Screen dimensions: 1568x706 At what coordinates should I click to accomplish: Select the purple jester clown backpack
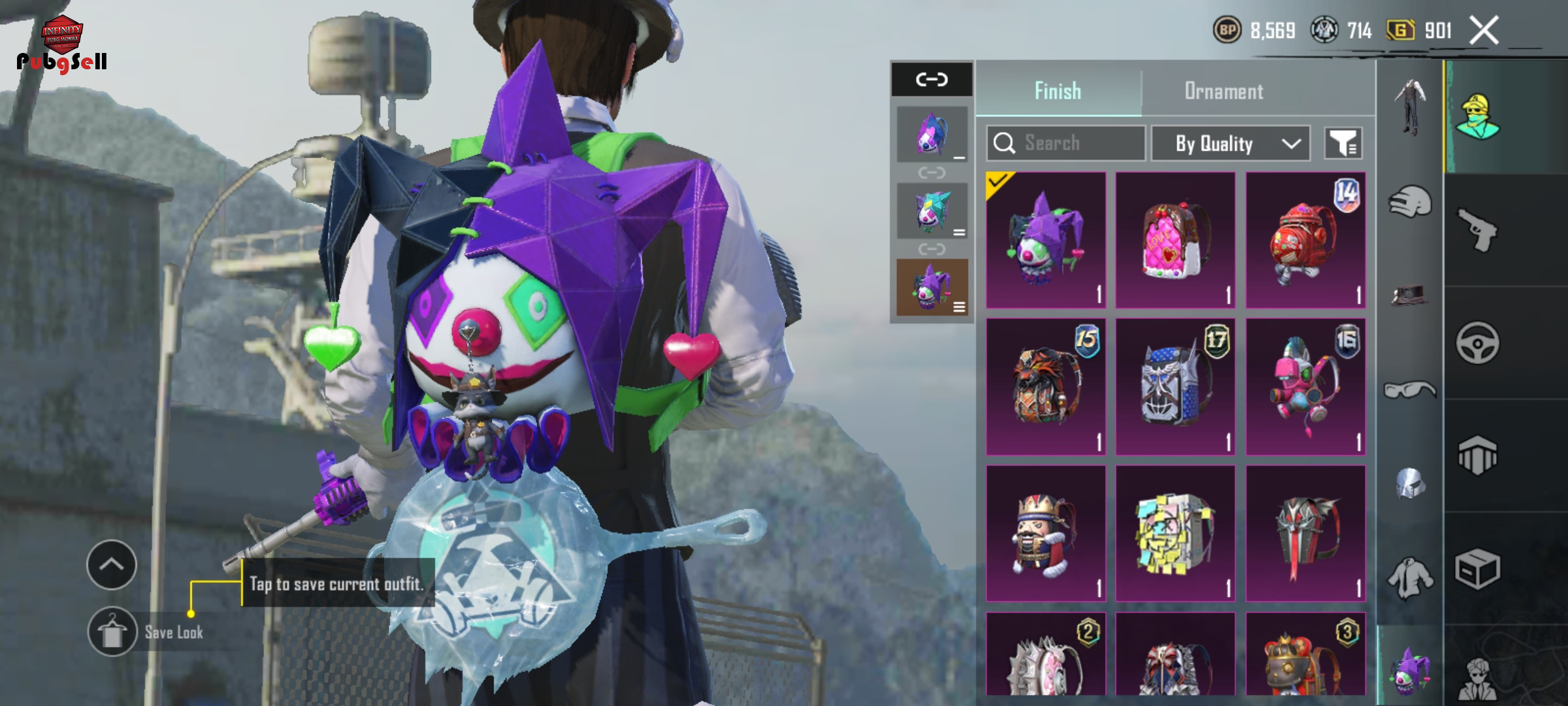click(x=1045, y=240)
